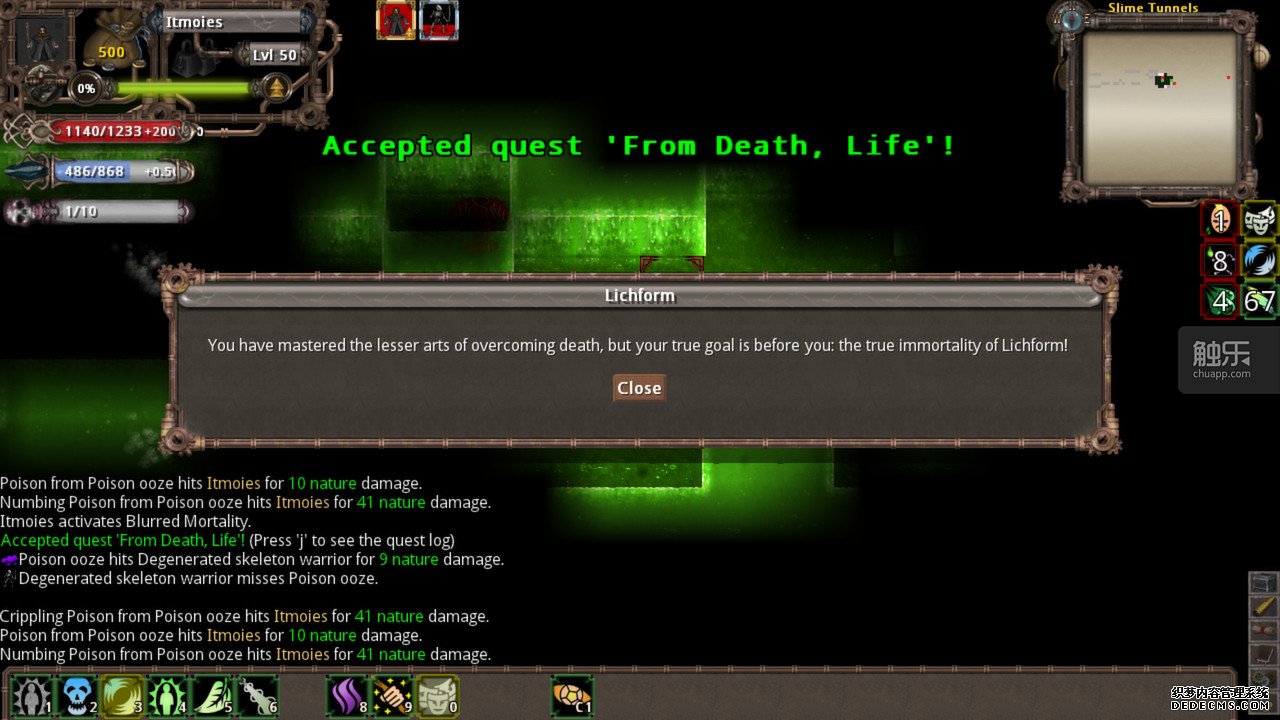Activate the green swirl skill in slot 3
Image resolution: width=1280 pixels, height=720 pixels.
coord(122,696)
